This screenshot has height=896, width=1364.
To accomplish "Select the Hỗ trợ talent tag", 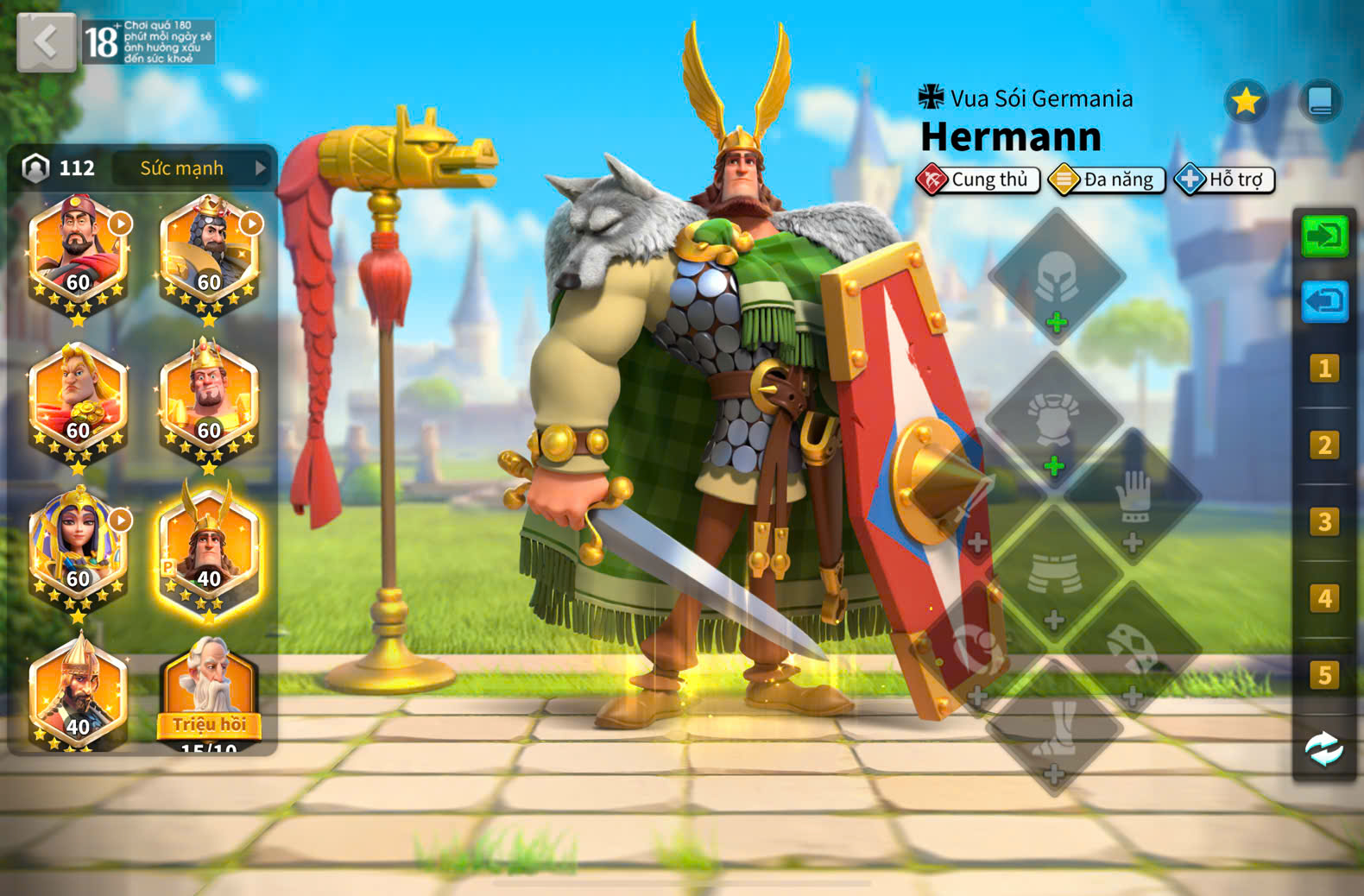I will [x=1224, y=180].
